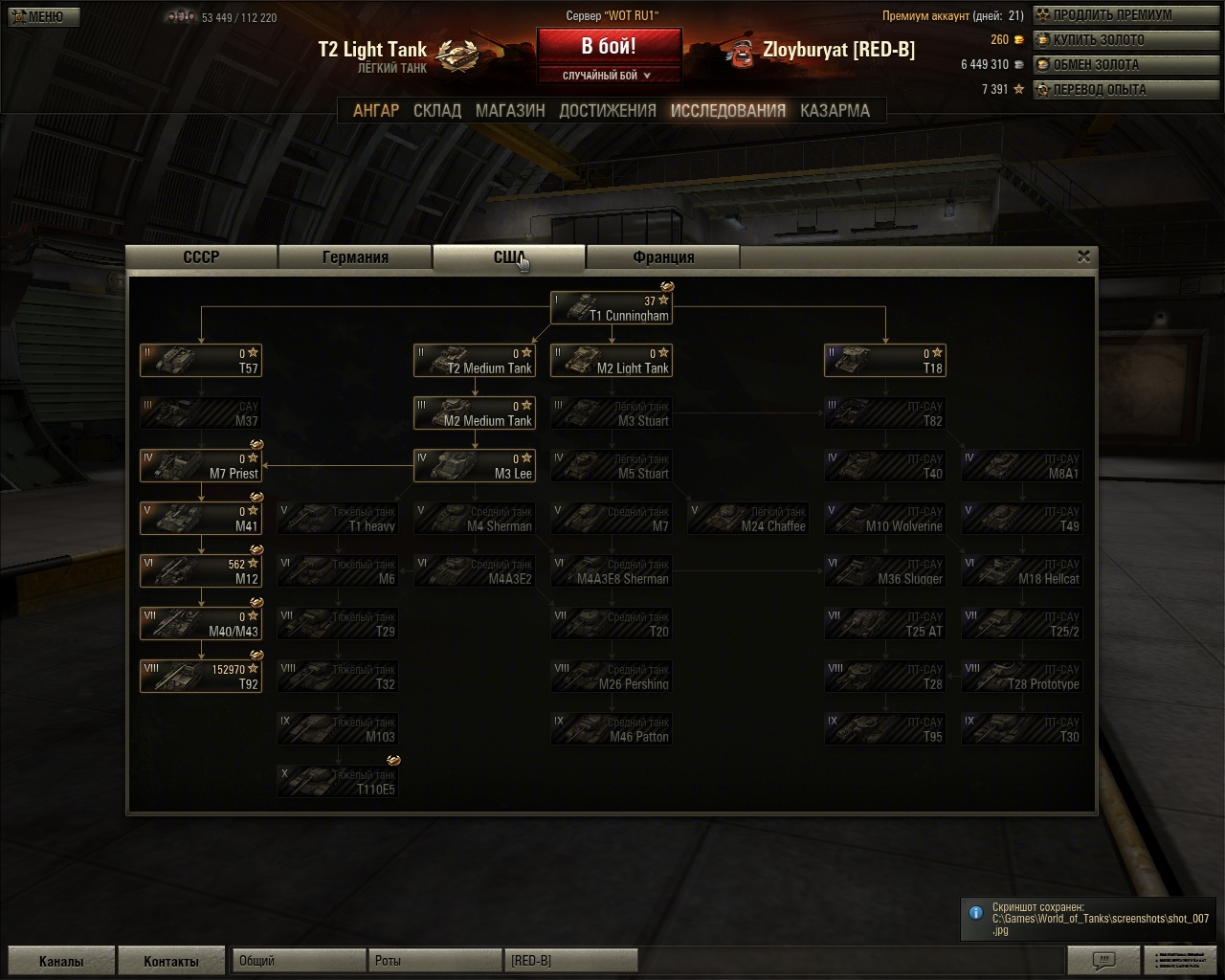Switch to the Германия tech tree tab
The height and width of the screenshot is (980, 1225).
click(355, 257)
